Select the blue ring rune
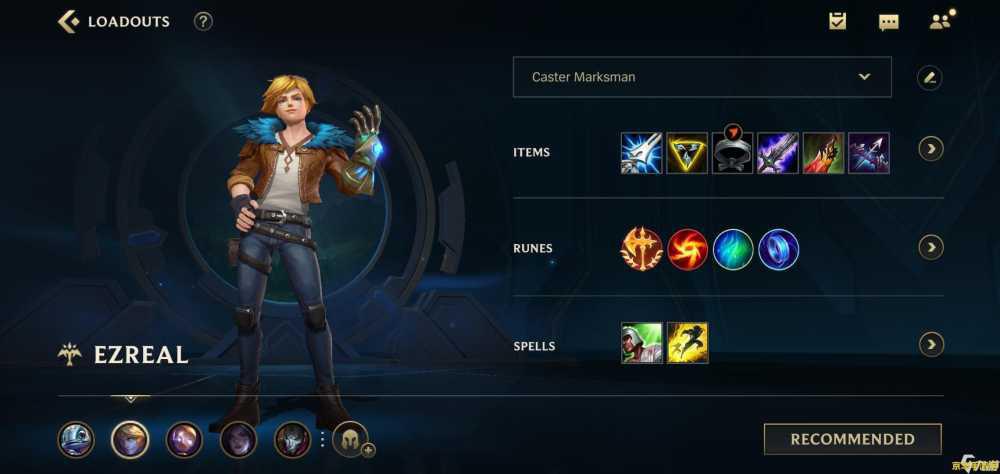 [x=779, y=249]
